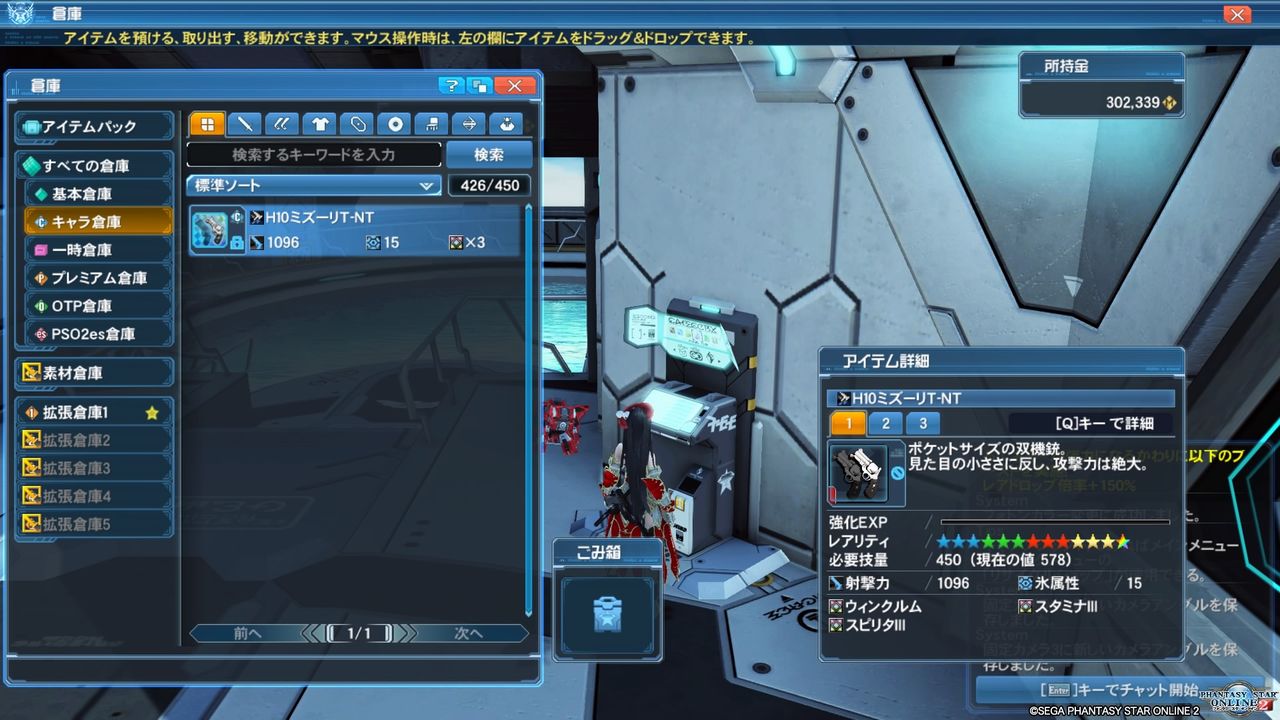The width and height of the screenshot is (1280, 720).
Task: Expand すべての倉庫 in the sidebar
Action: tap(94, 164)
